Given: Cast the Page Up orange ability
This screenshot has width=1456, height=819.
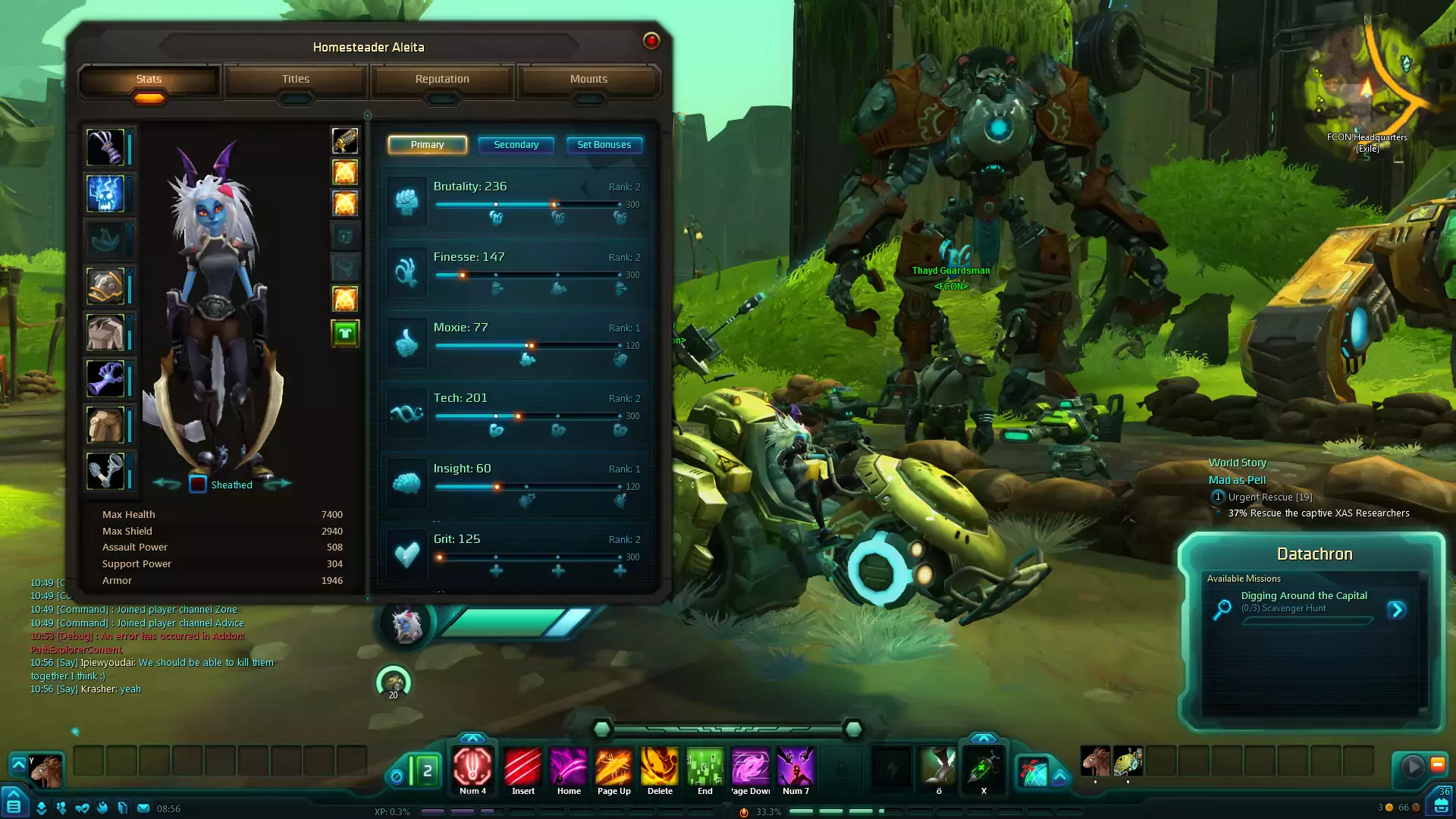Looking at the screenshot, I should (613, 767).
